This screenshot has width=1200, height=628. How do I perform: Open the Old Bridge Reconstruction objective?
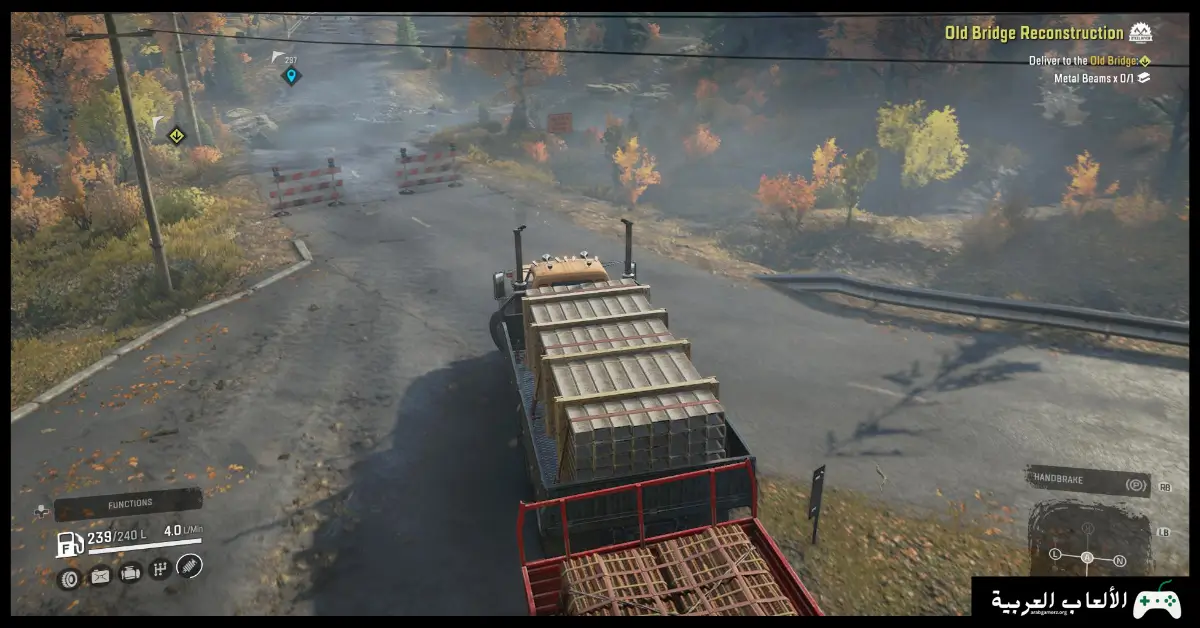click(x=1034, y=33)
